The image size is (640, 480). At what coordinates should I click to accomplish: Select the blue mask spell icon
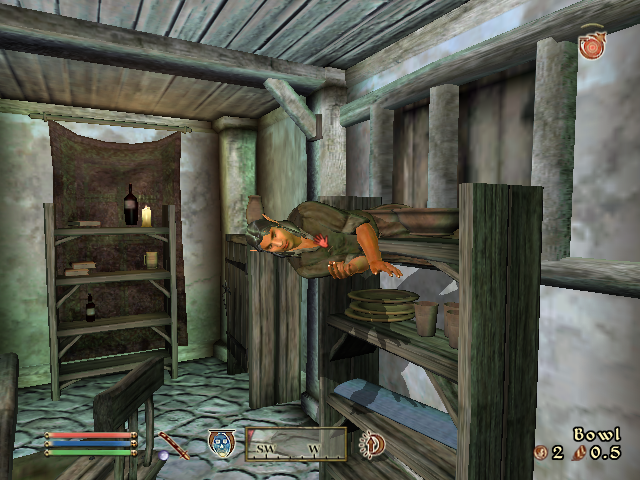[x=221, y=443]
